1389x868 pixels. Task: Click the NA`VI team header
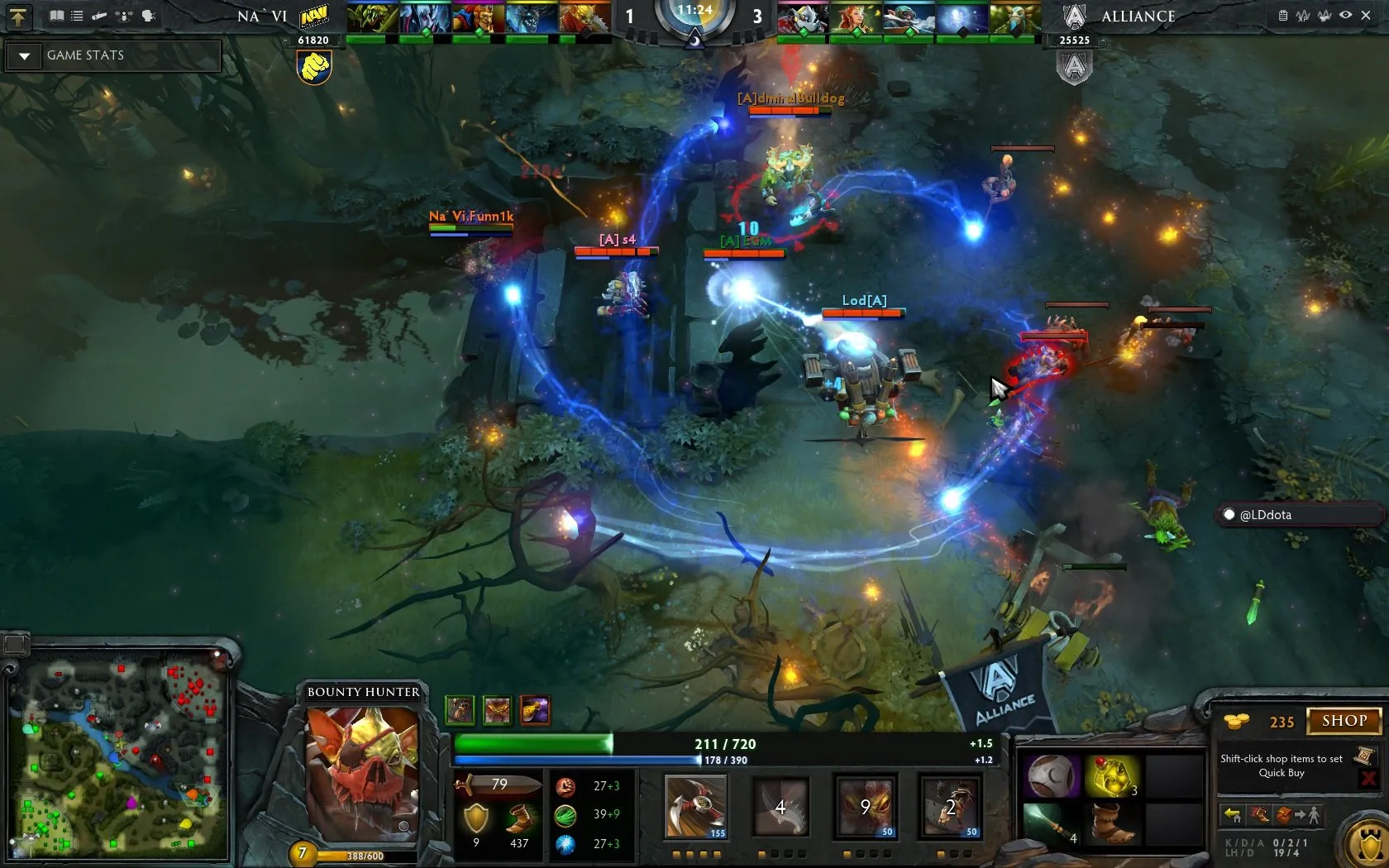pos(260,16)
